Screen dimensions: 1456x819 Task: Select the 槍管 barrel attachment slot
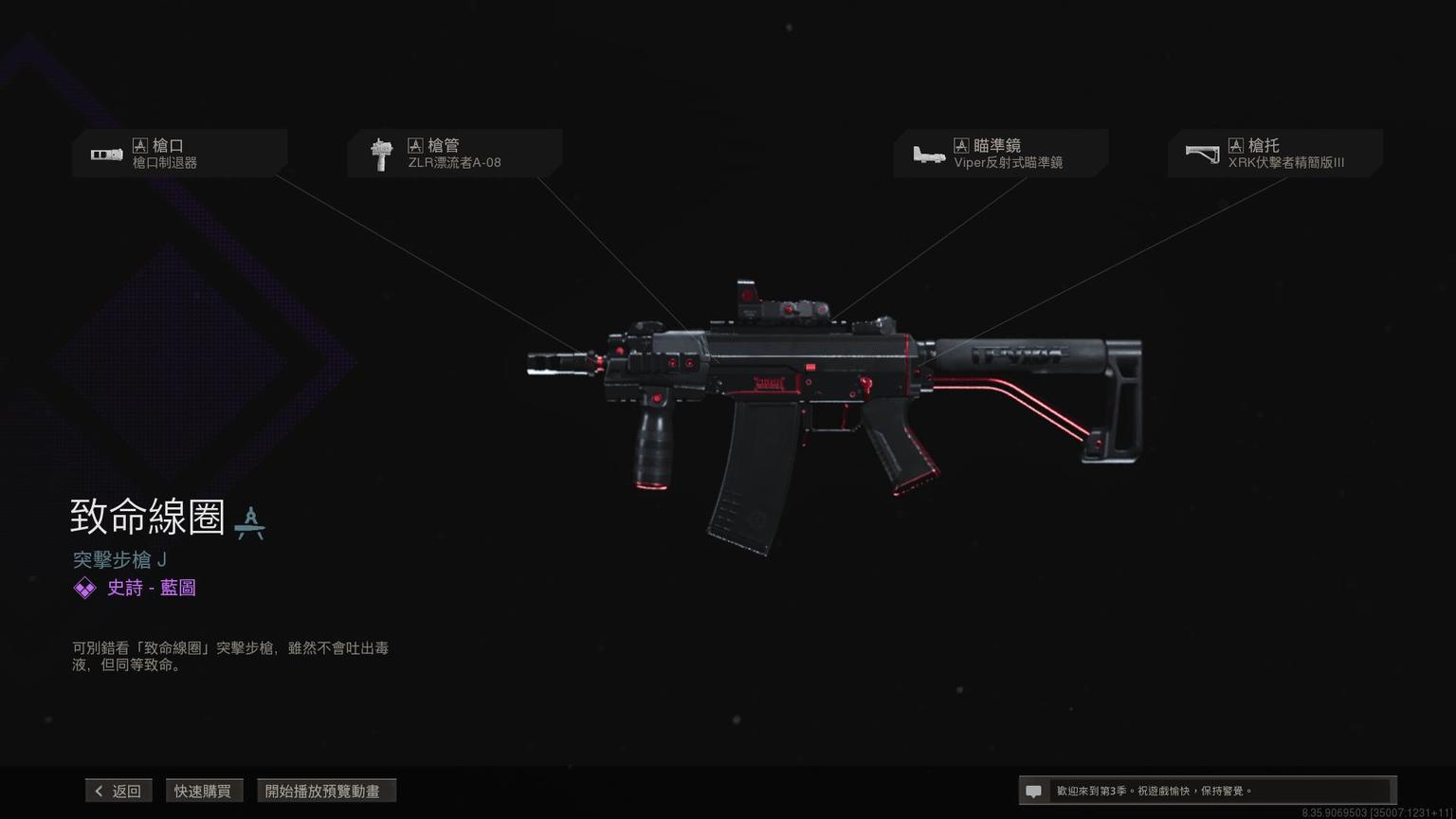click(454, 154)
